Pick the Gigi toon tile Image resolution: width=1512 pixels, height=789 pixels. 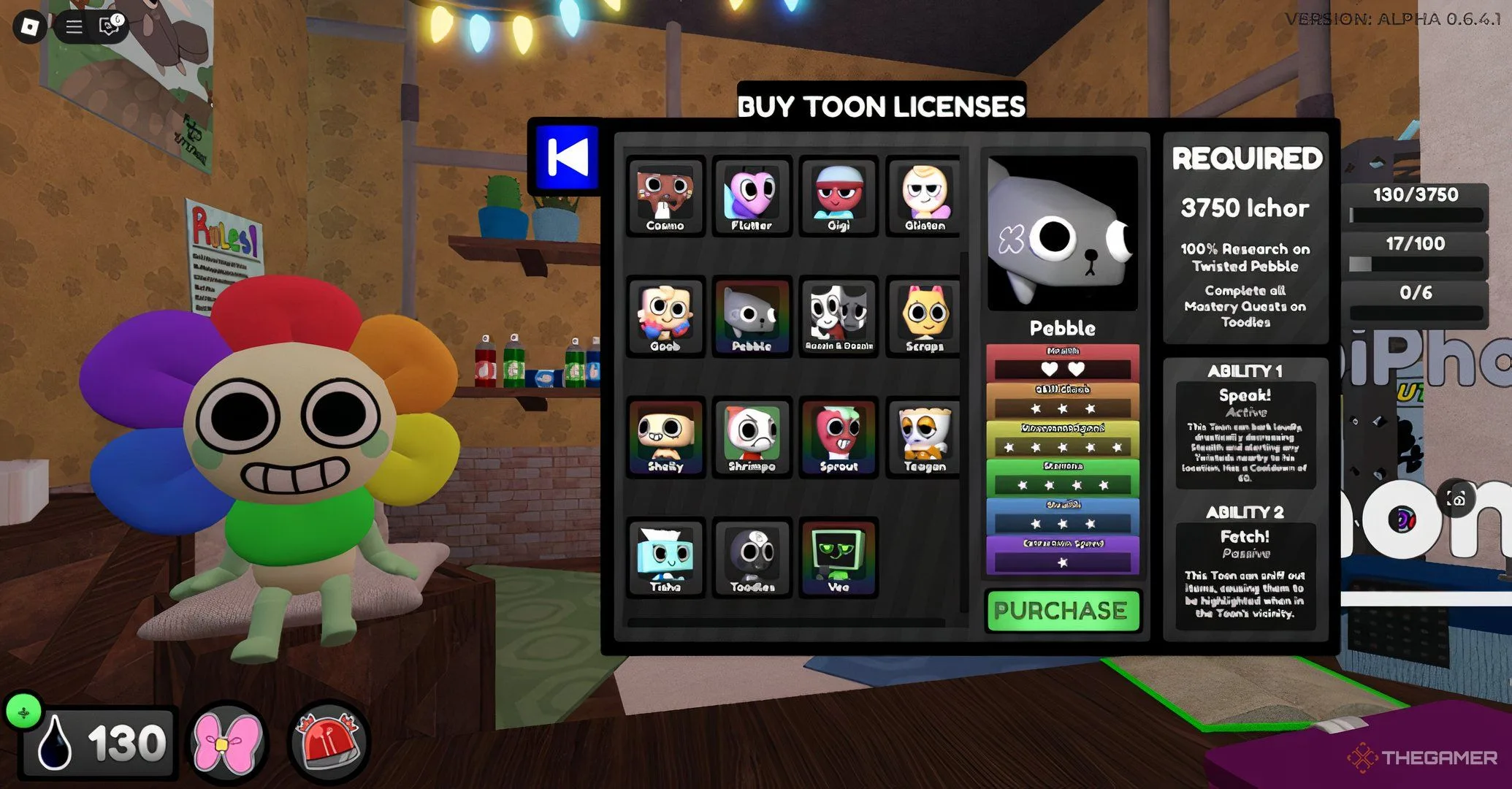click(838, 196)
